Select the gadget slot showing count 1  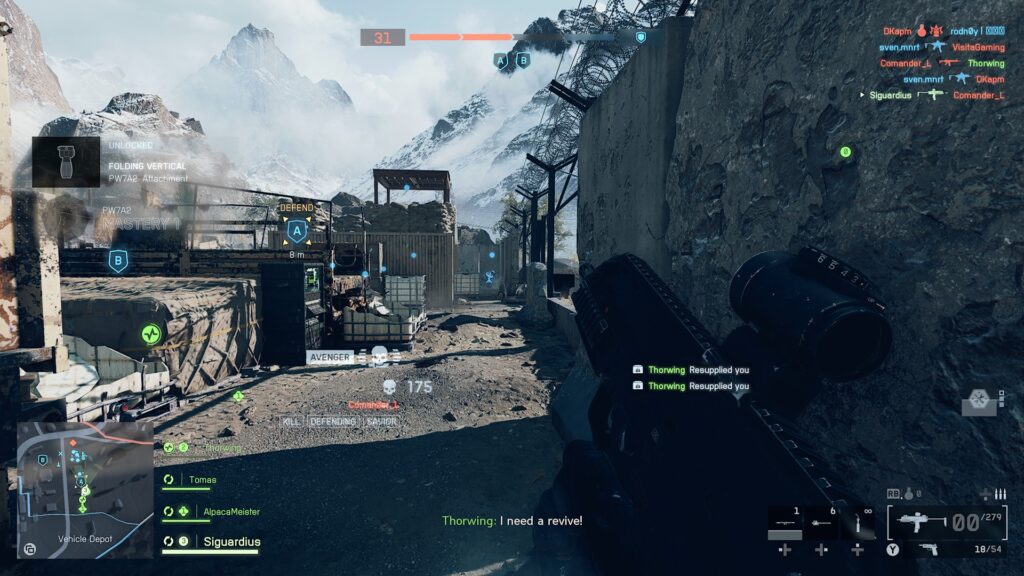pyautogui.click(x=785, y=522)
